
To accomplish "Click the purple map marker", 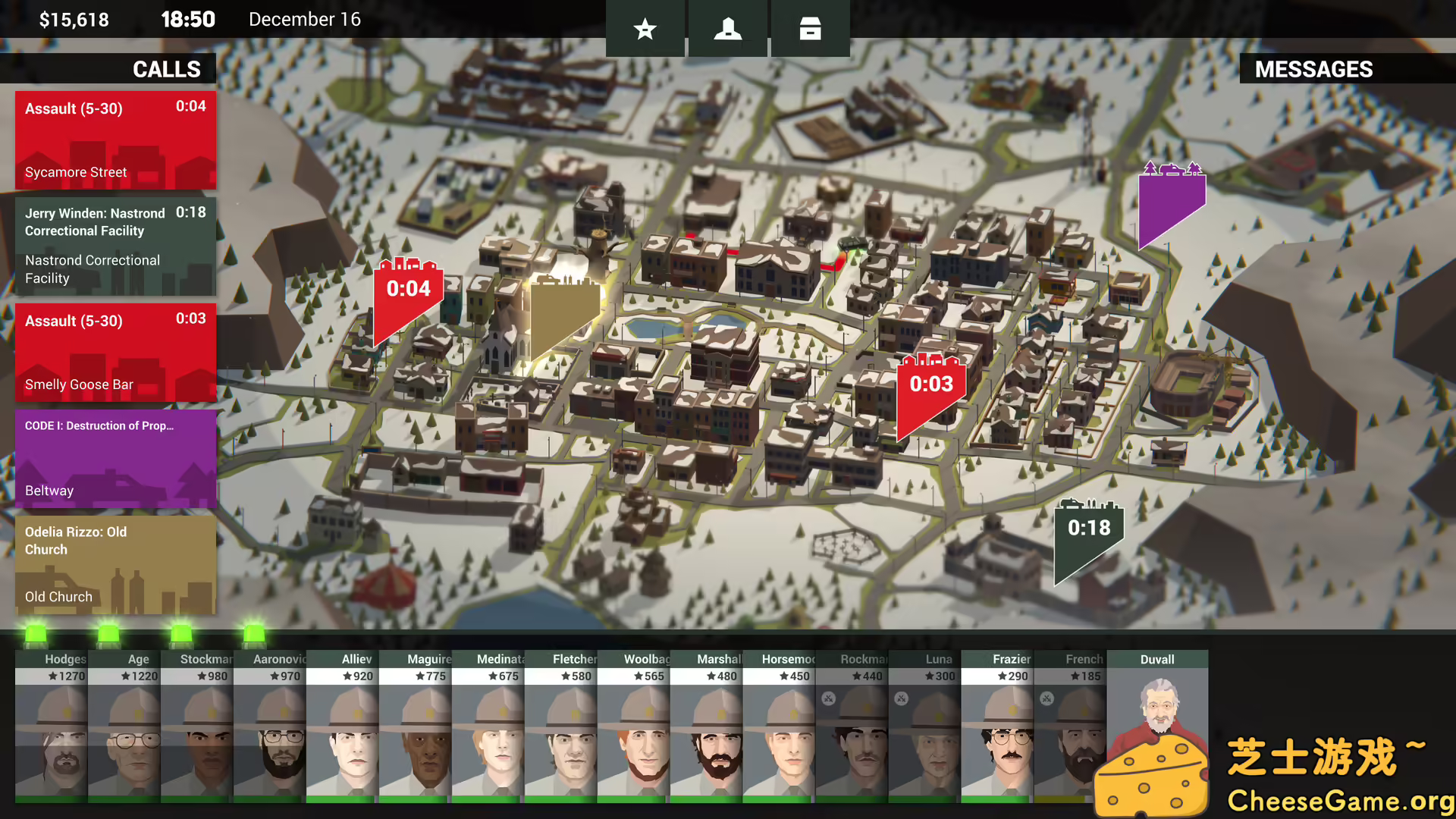I will tap(1170, 201).
